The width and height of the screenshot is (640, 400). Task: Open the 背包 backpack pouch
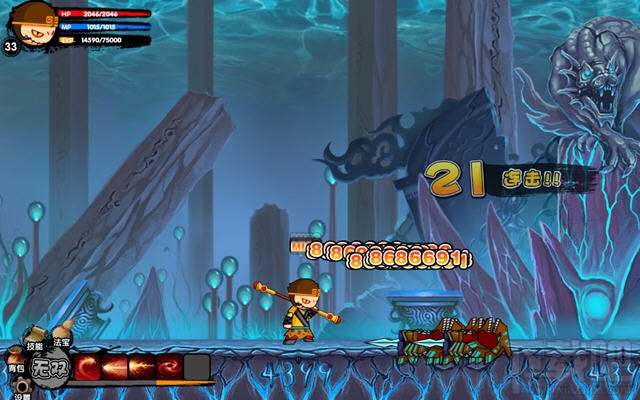point(15,358)
